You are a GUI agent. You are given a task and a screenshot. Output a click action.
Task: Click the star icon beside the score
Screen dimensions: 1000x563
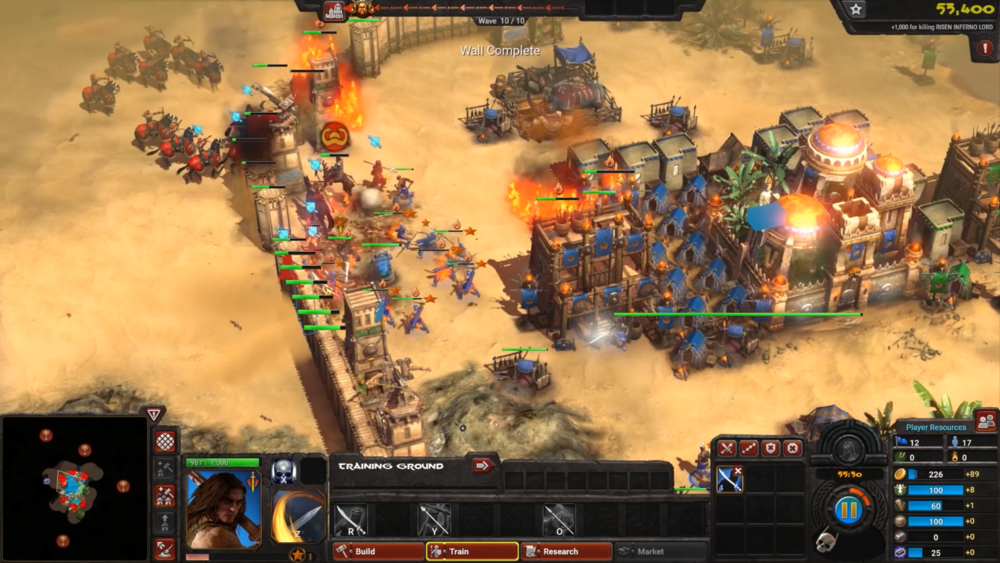pos(856,9)
